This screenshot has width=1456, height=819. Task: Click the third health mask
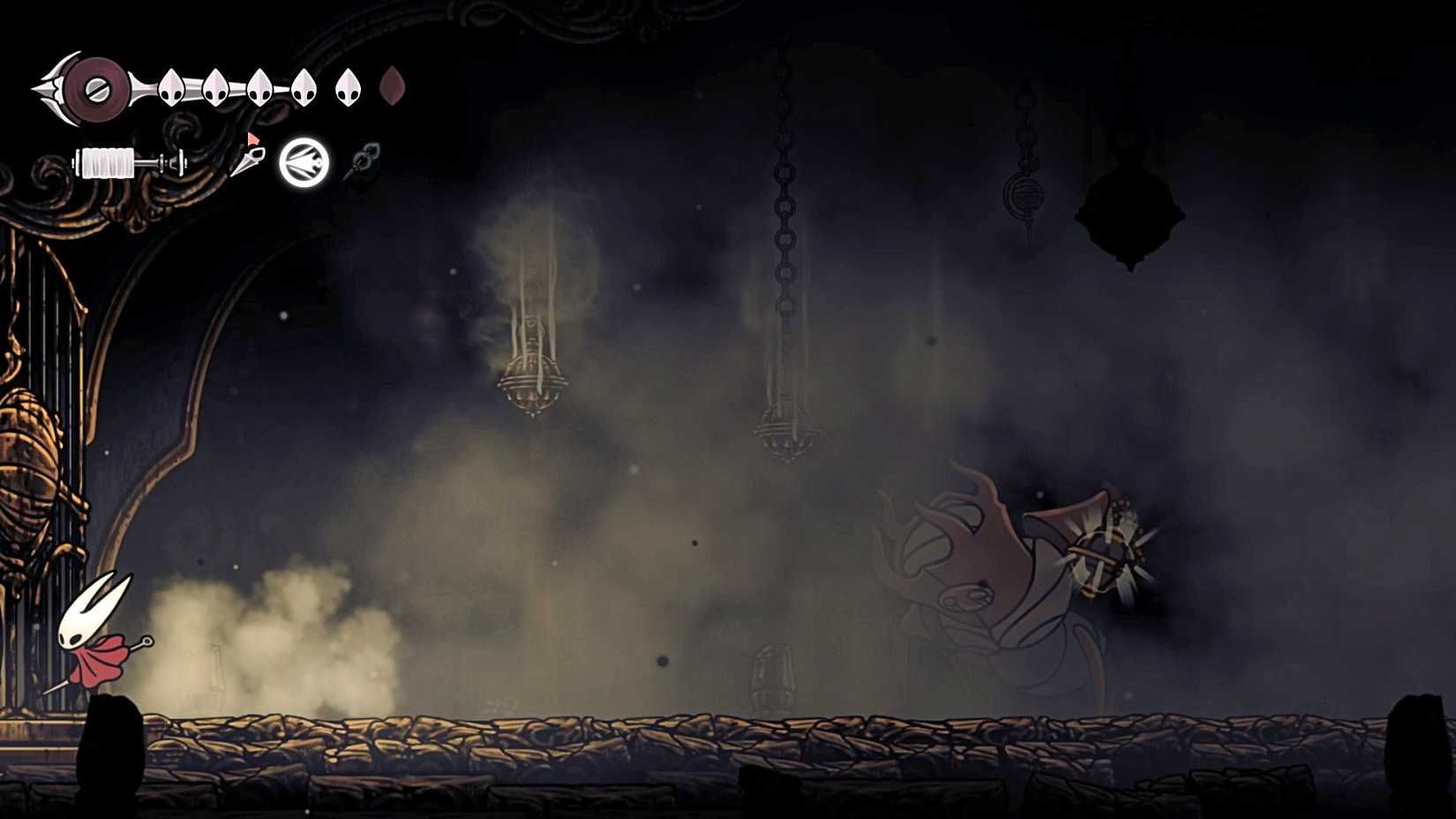pos(259,88)
